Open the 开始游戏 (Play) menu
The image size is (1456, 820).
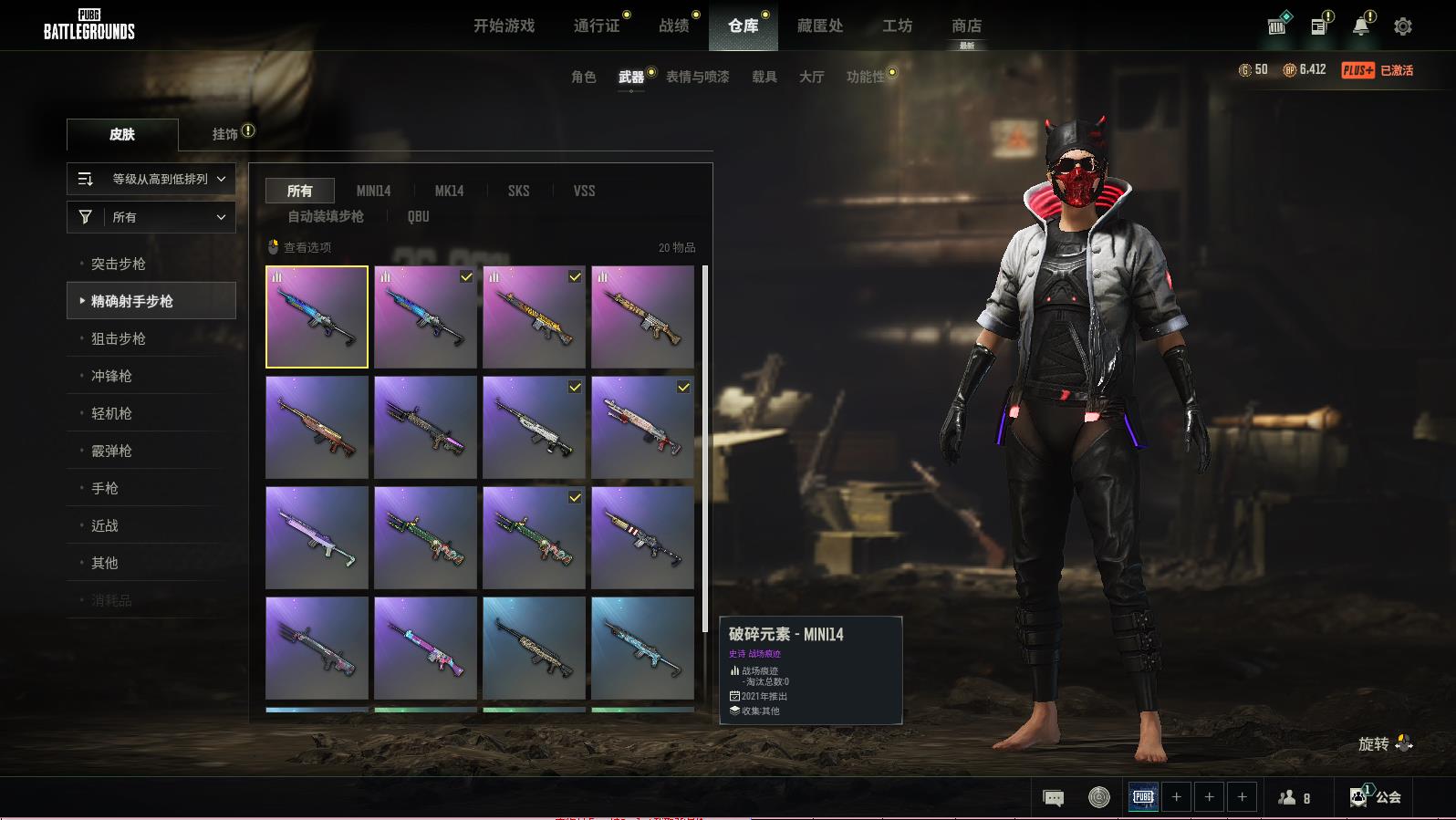504,26
